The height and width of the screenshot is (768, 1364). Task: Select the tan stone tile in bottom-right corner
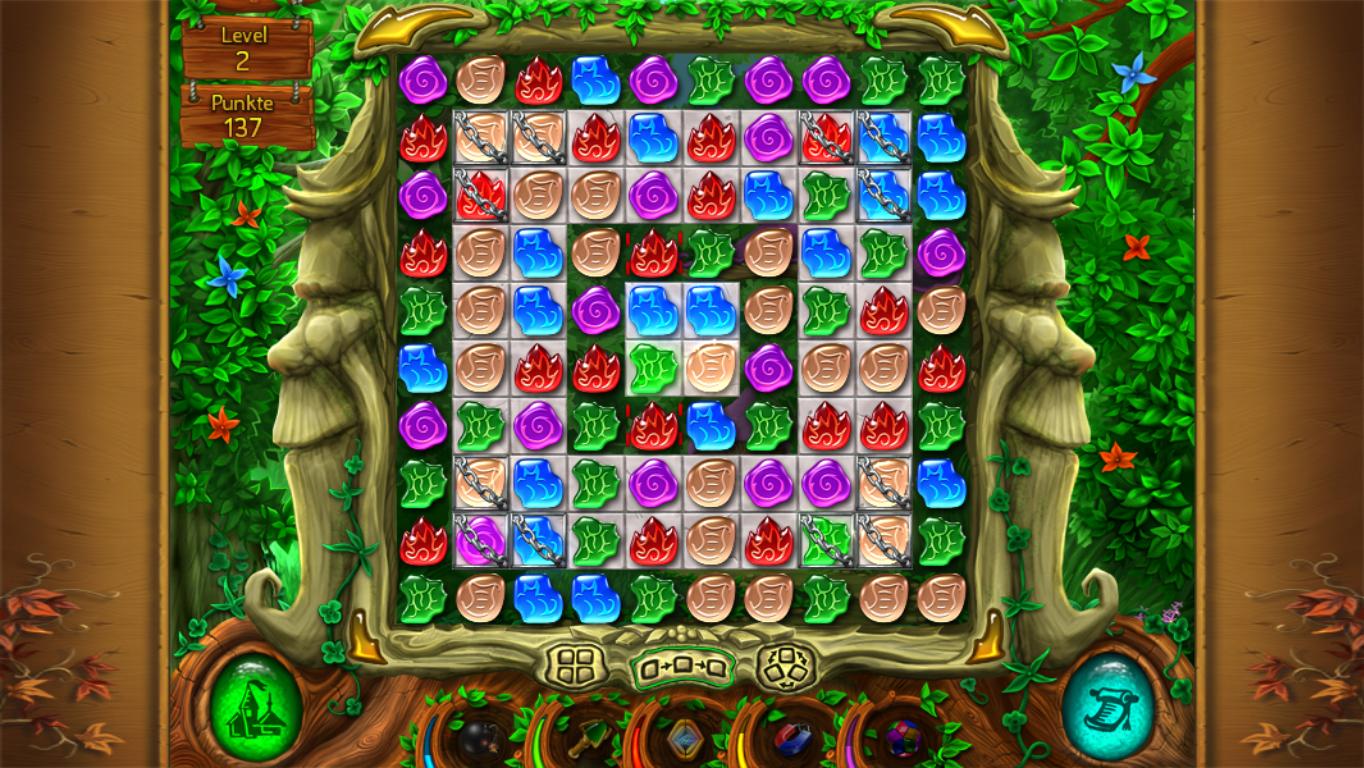[941, 598]
